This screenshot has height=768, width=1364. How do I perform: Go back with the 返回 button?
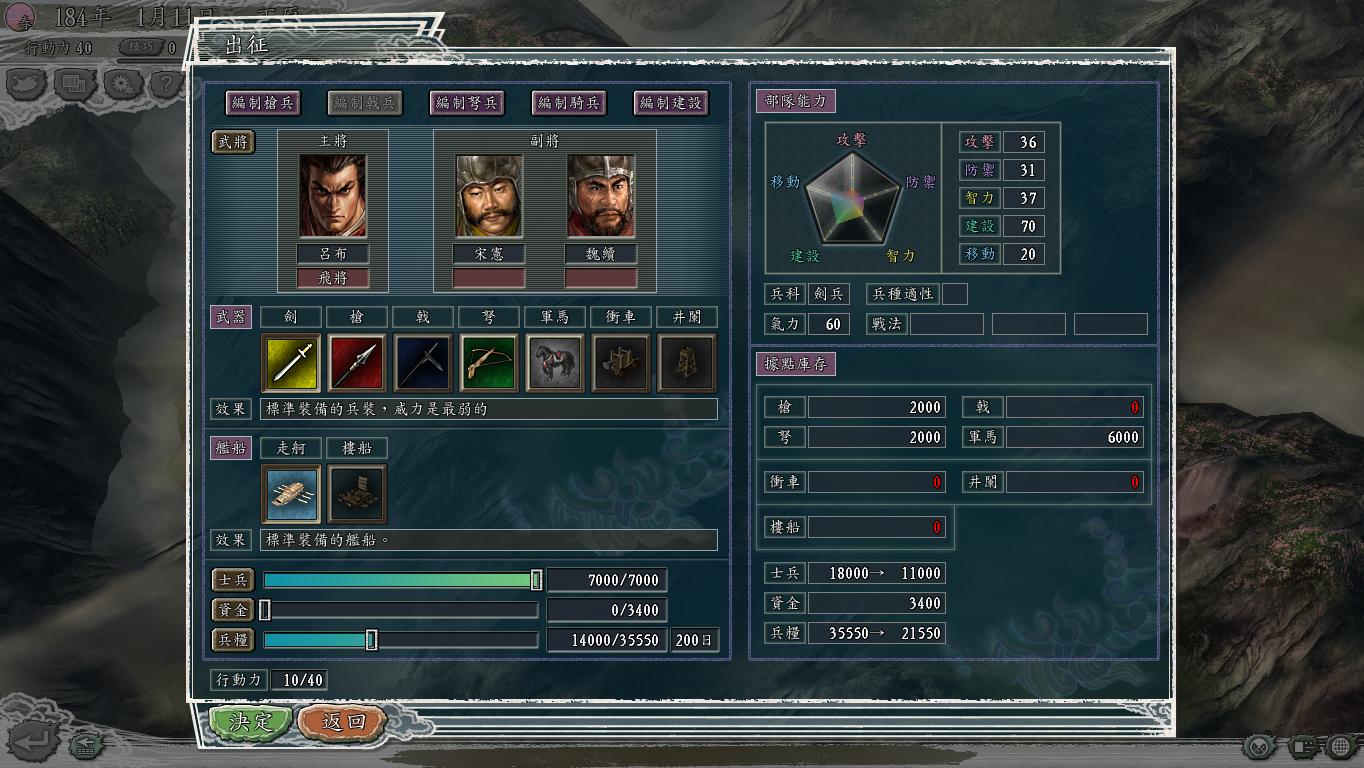tap(343, 722)
